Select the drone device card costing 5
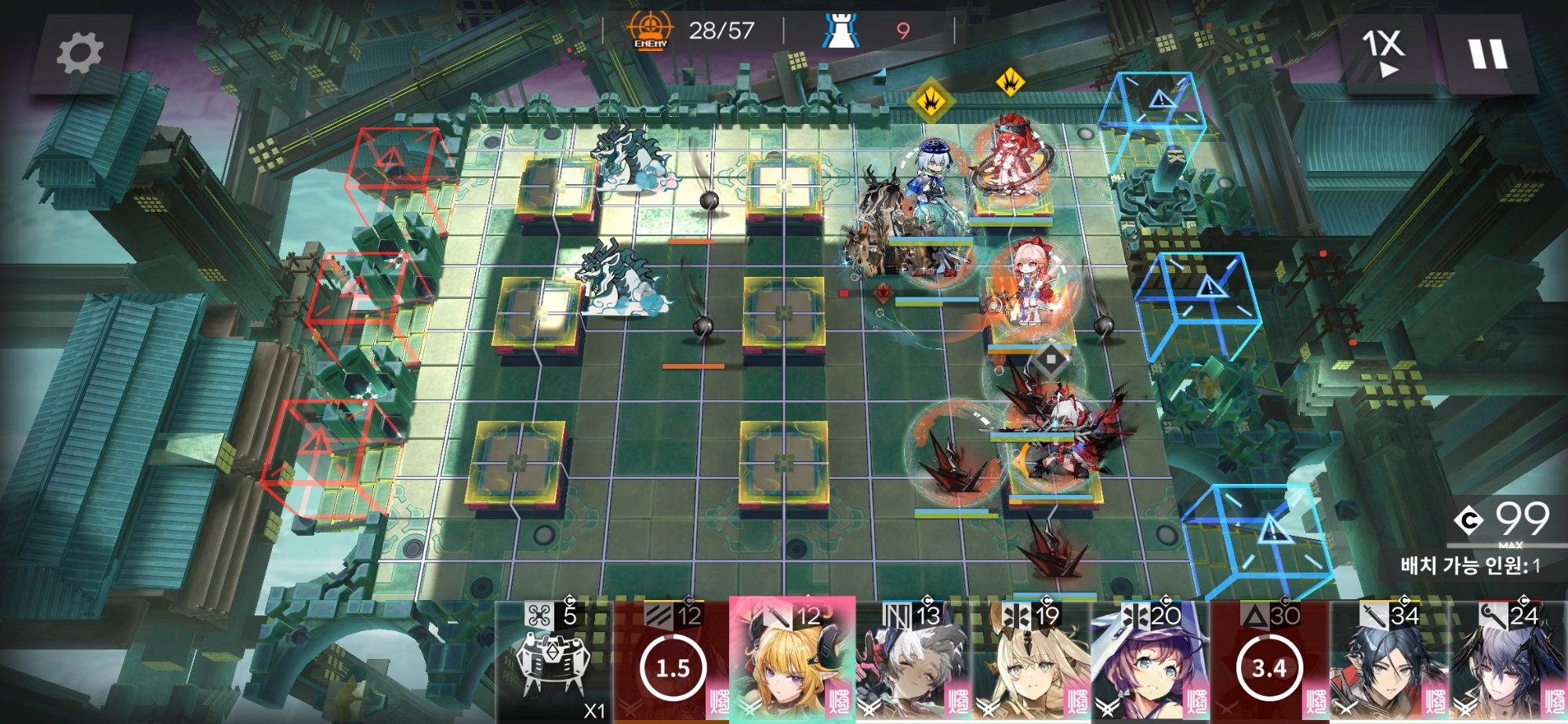Screen dimensions: 1568x724 [553, 663]
